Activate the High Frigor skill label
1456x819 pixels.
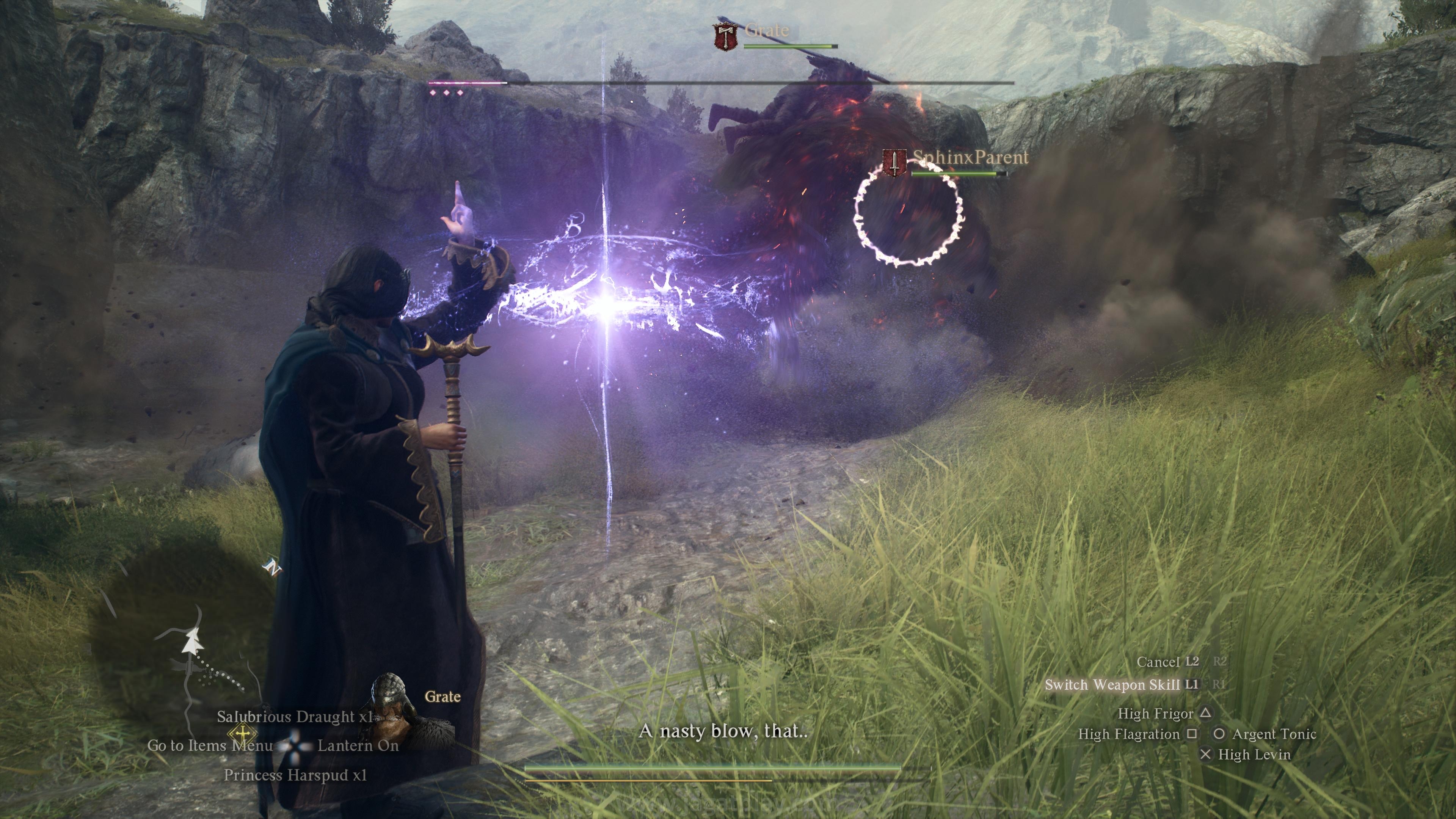coord(1155,714)
